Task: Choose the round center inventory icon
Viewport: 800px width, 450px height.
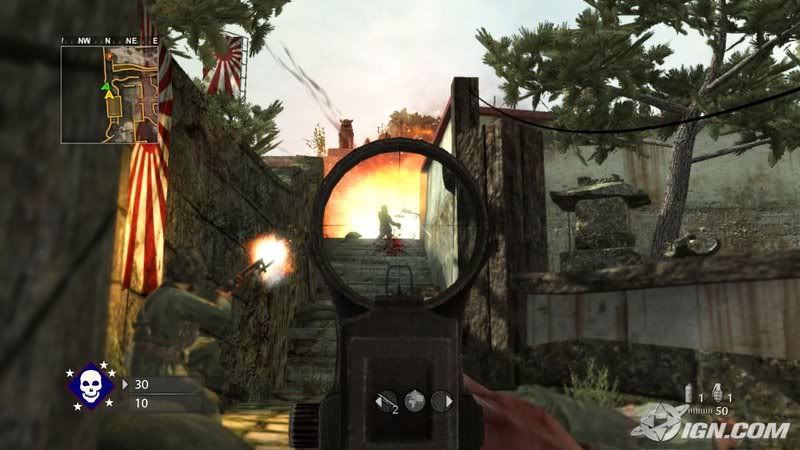Action: pos(414,401)
